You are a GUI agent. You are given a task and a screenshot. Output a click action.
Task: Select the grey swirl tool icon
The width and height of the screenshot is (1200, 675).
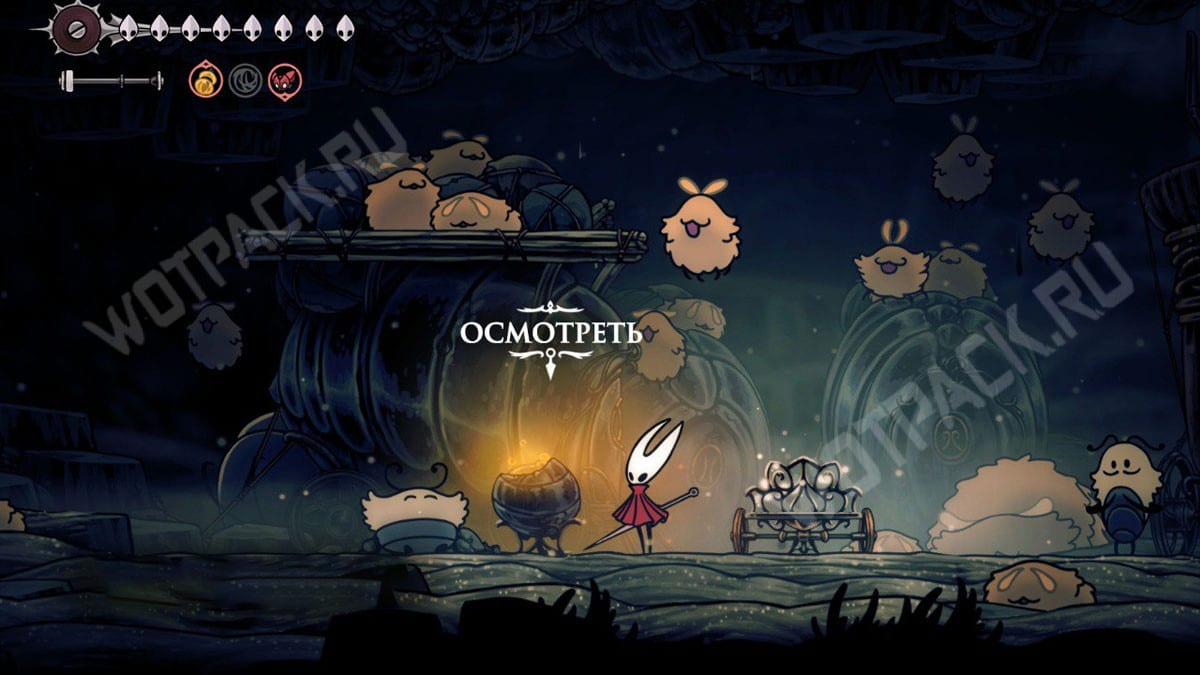pyautogui.click(x=245, y=80)
